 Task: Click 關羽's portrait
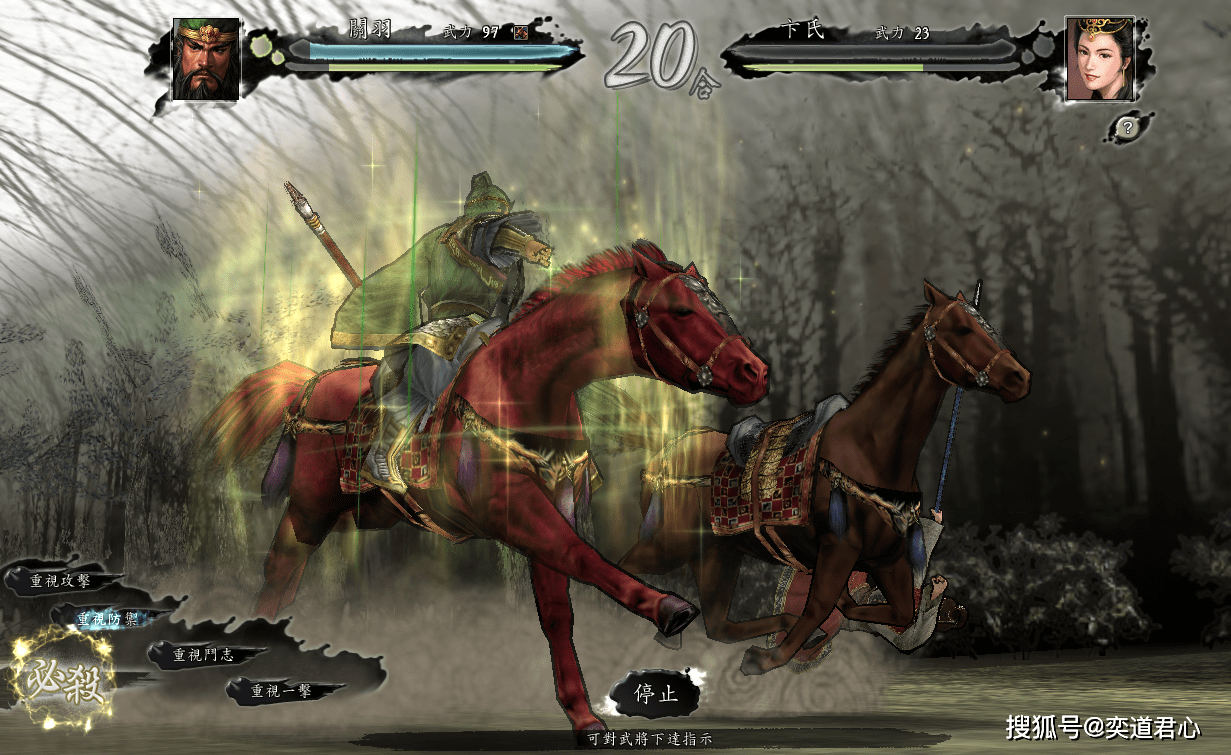(206, 59)
